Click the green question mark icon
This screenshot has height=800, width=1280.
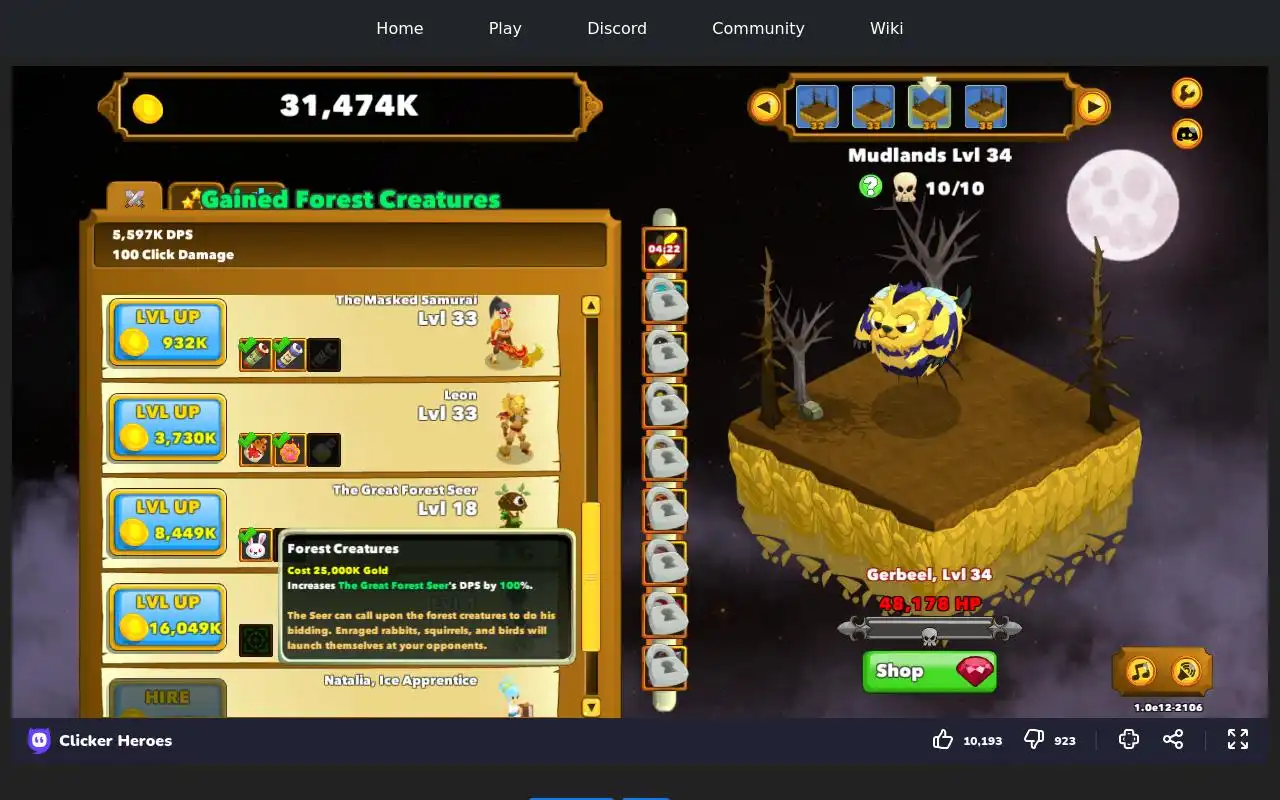[x=870, y=186]
